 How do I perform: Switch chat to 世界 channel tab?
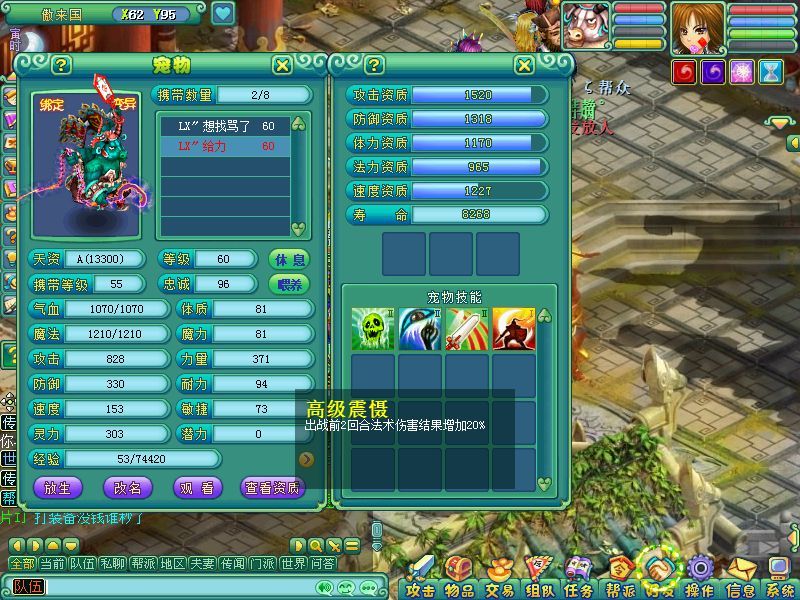click(293, 563)
